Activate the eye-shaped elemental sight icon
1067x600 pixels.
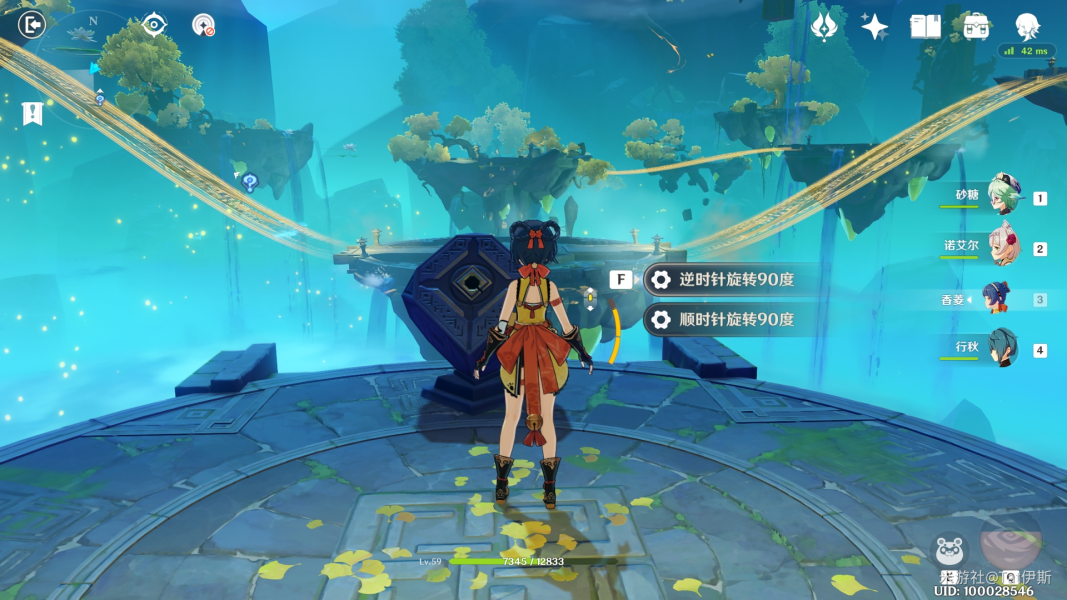click(x=154, y=24)
